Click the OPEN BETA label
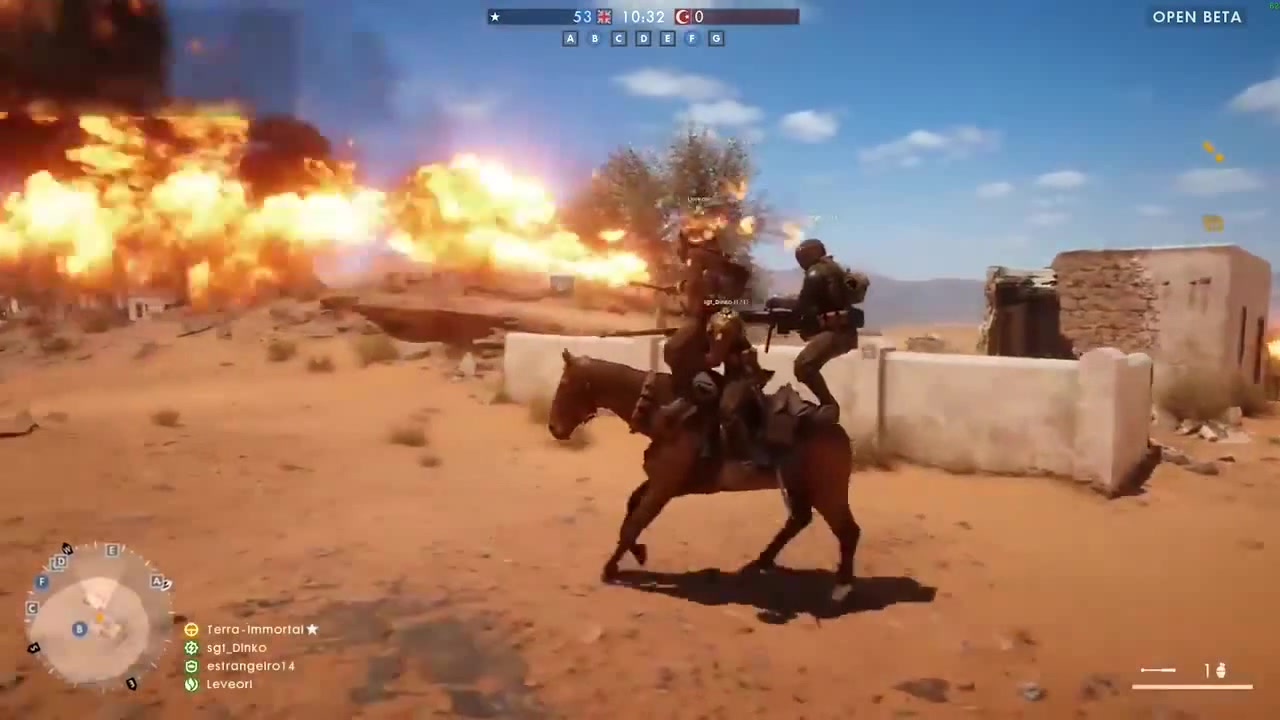The width and height of the screenshot is (1280, 720). [1197, 17]
